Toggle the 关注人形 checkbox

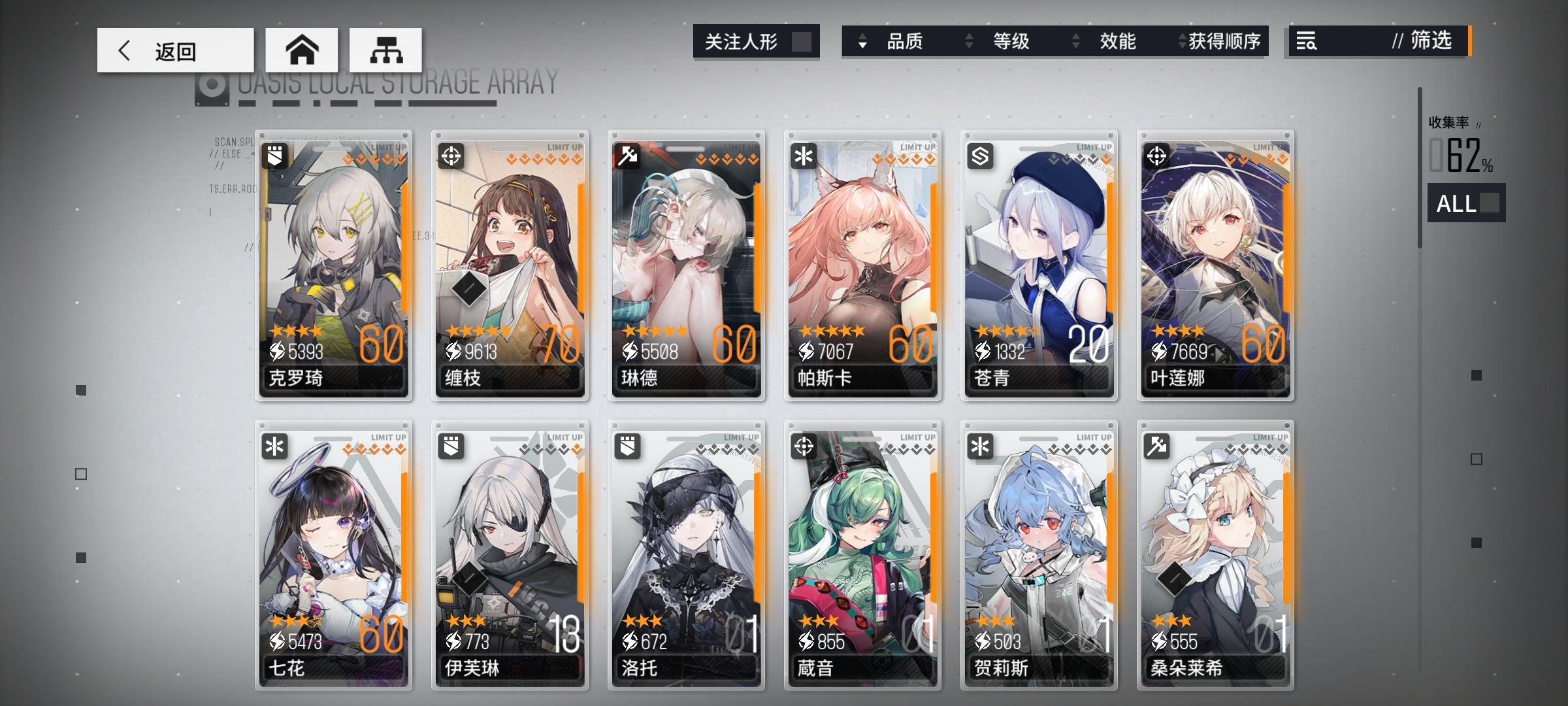(803, 41)
